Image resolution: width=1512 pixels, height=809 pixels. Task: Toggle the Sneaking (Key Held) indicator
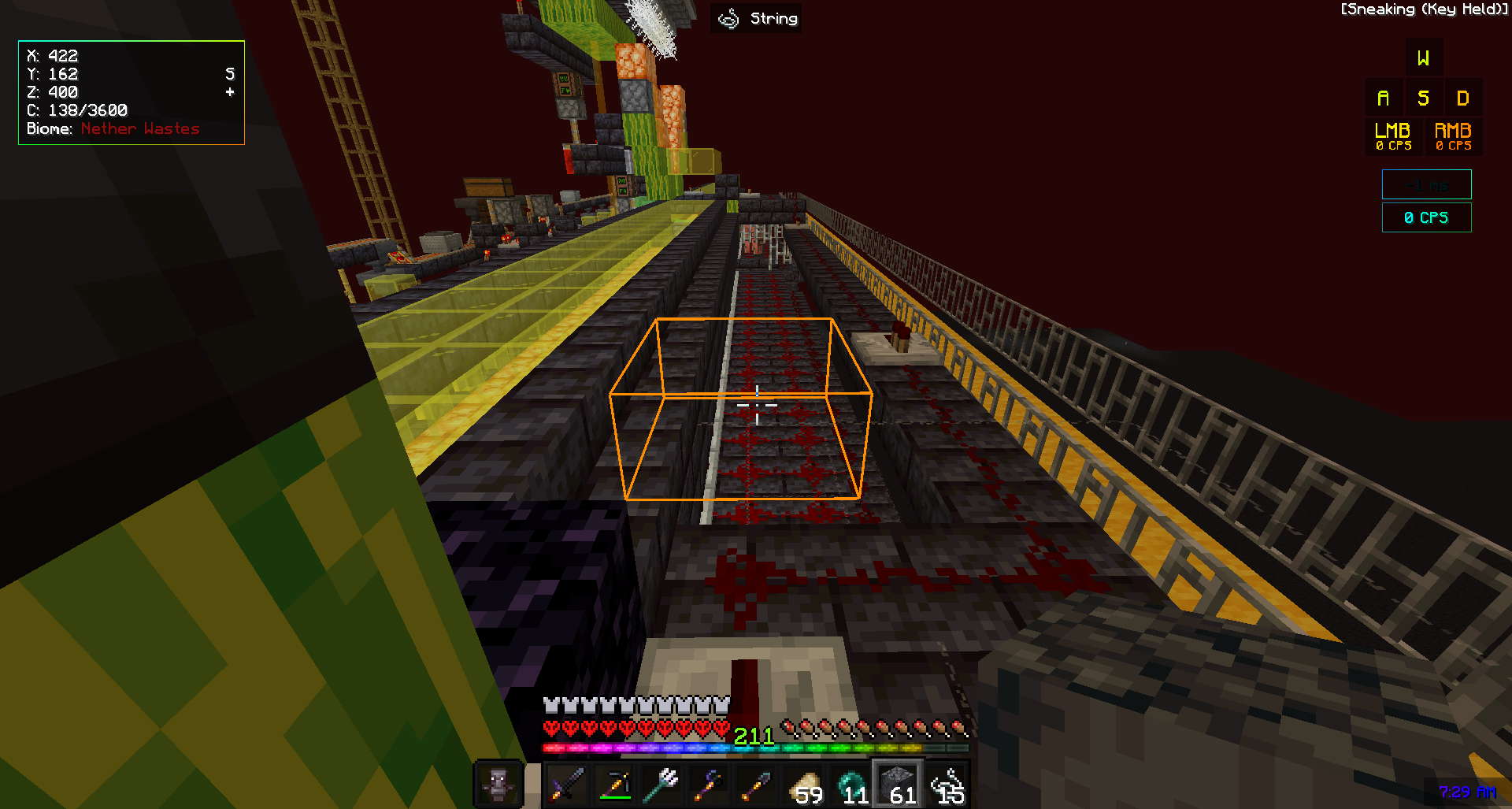[1422, 9]
